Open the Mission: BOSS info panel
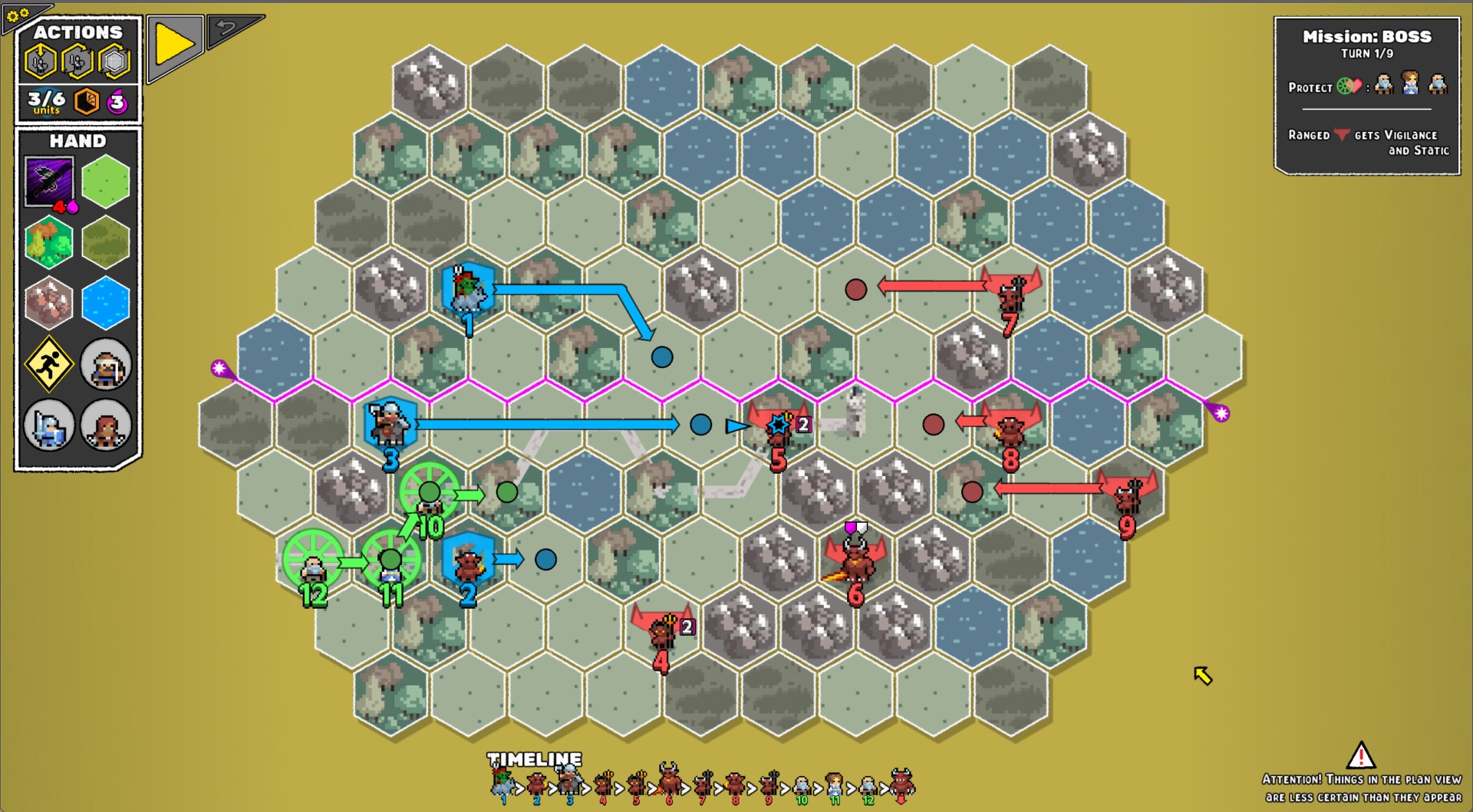 pos(1366,36)
